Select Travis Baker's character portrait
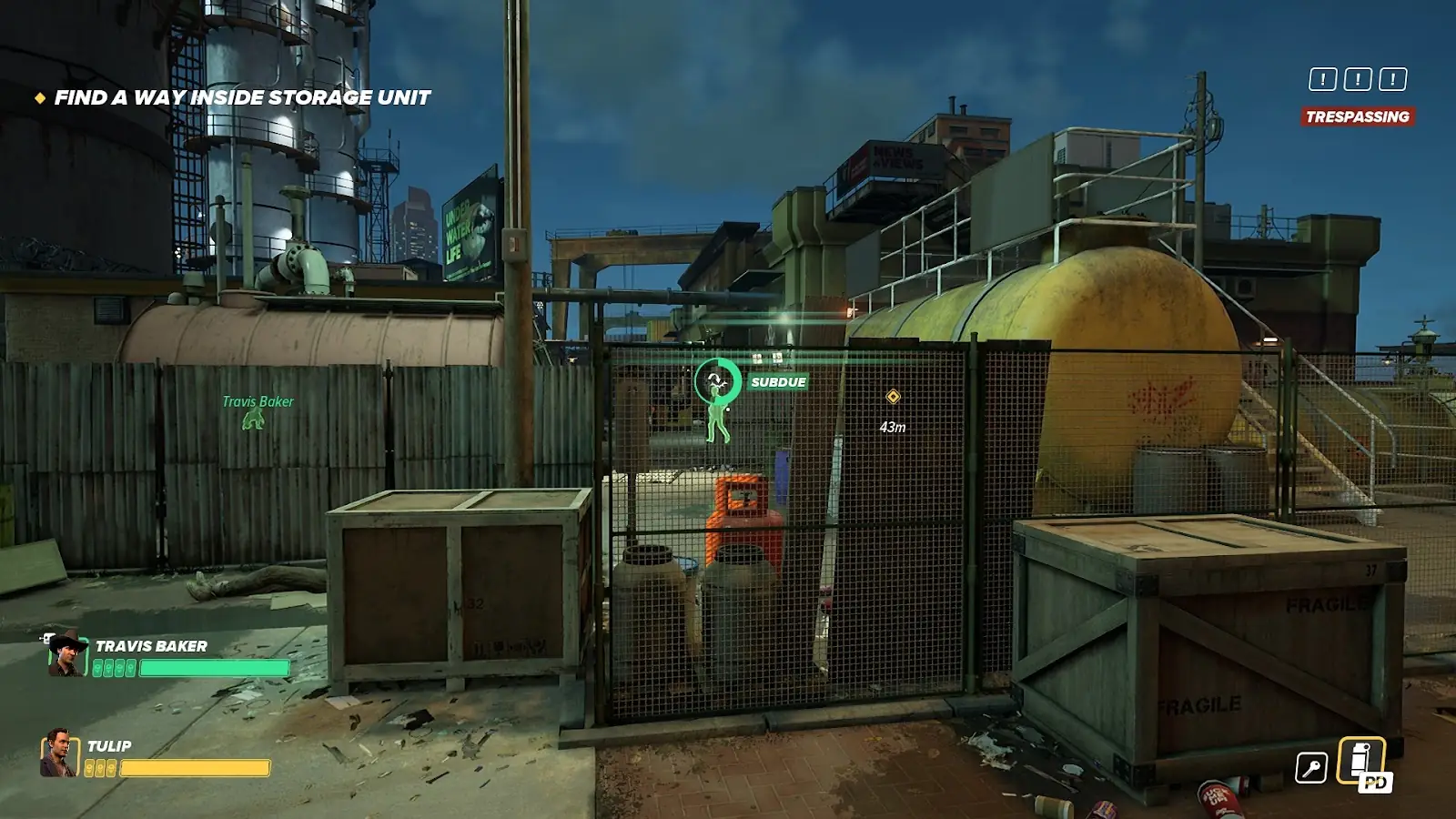Screen dimensions: 1456x819 [x=66, y=655]
